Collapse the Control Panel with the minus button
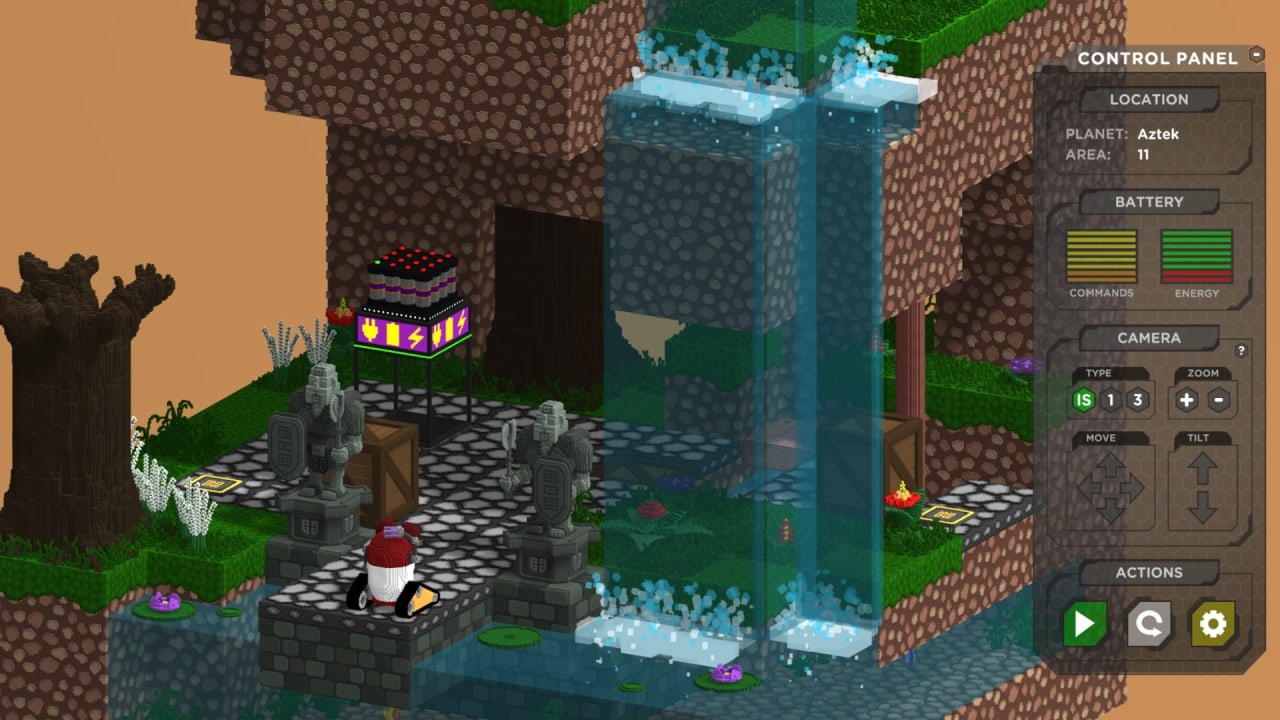Image resolution: width=1280 pixels, height=720 pixels. (1257, 56)
